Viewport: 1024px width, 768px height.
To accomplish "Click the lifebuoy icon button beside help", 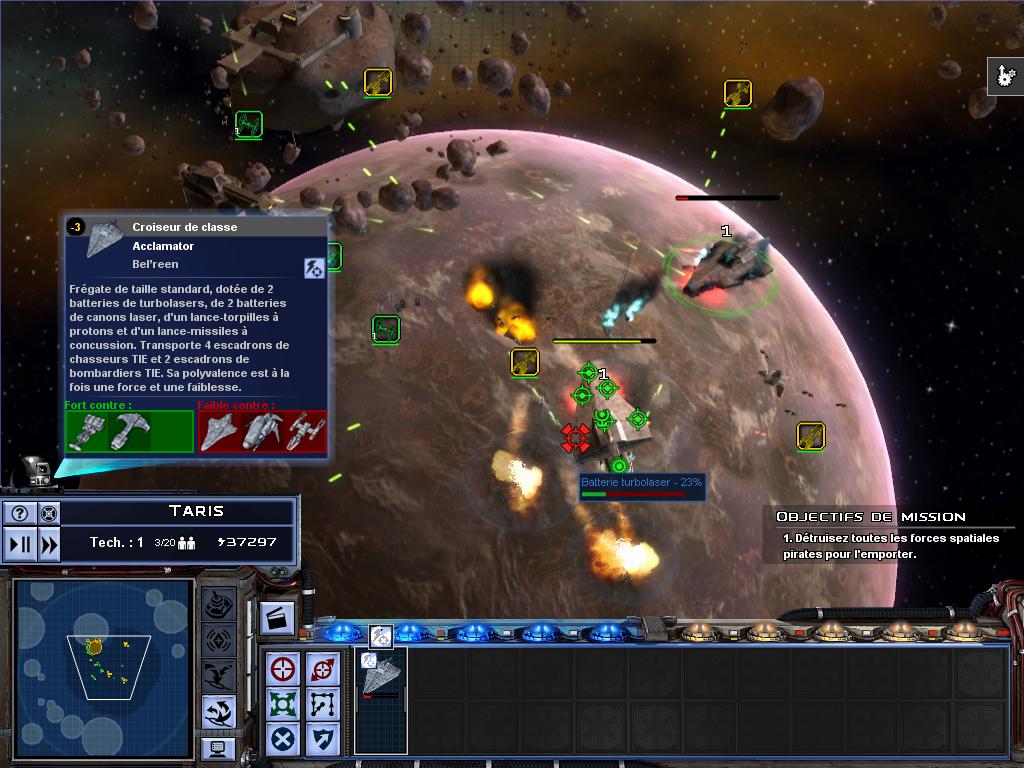I will click(x=47, y=514).
